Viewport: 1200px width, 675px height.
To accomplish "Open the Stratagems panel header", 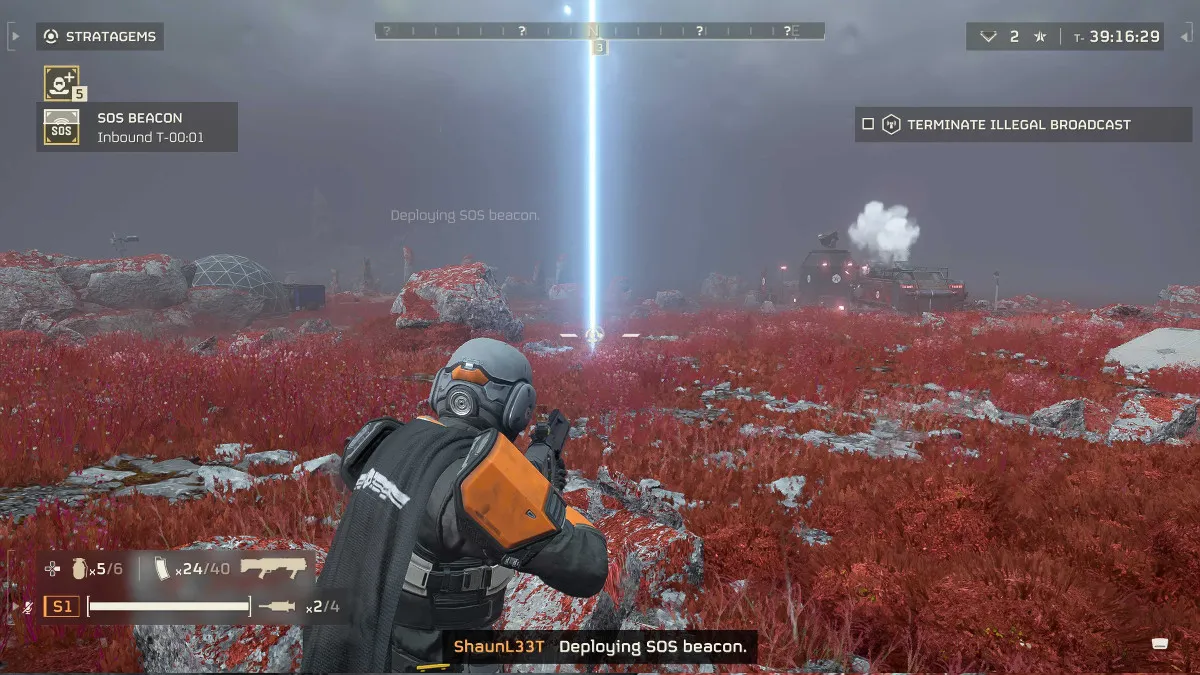I will click(100, 37).
